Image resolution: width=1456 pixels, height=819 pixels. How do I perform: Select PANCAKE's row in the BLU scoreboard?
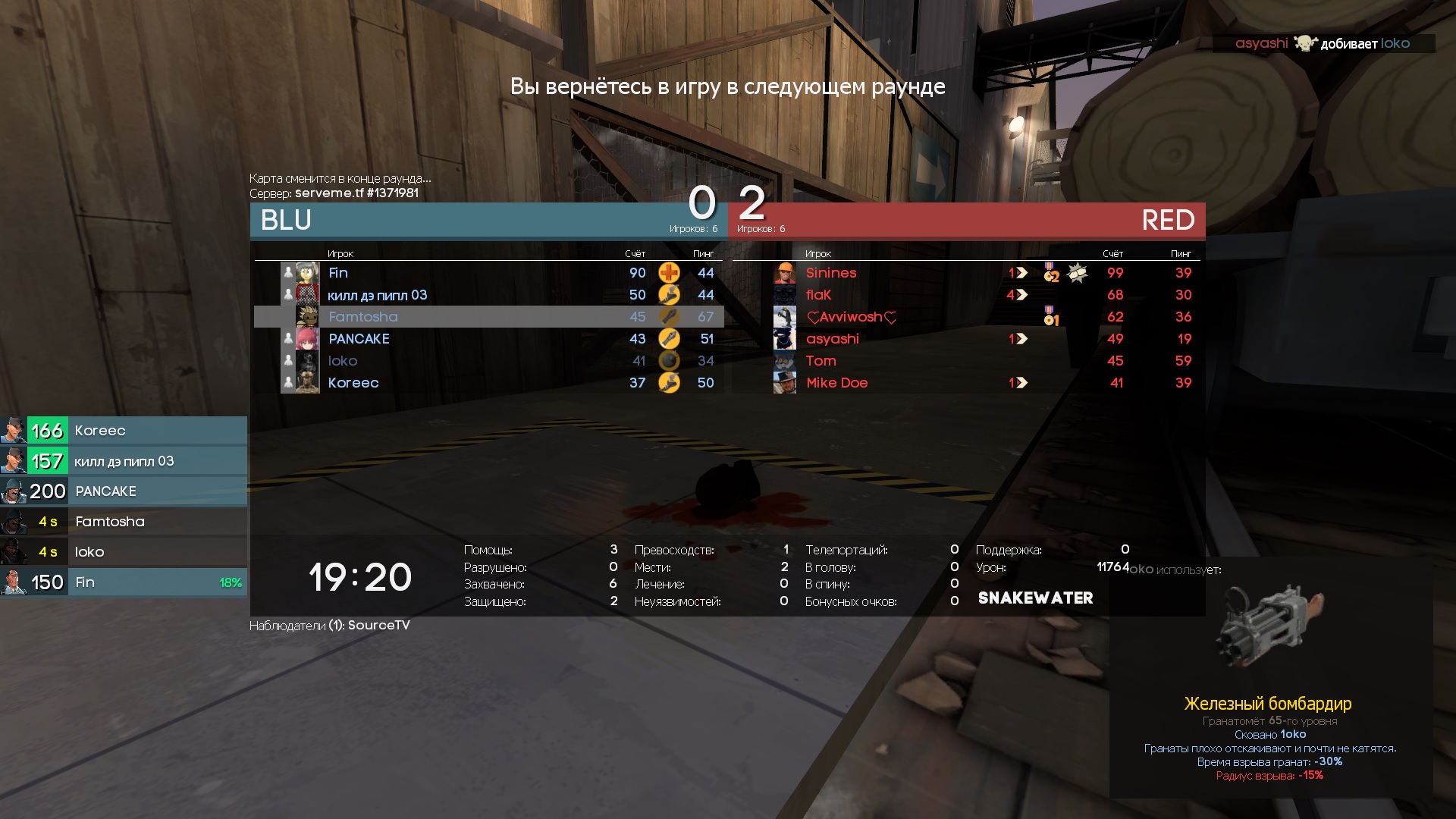click(x=359, y=339)
